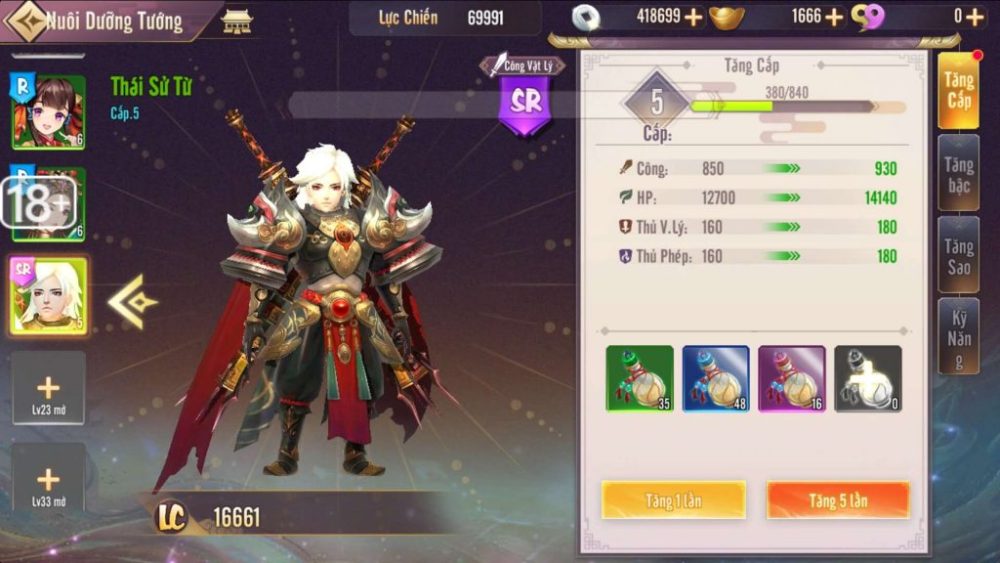Open the pagoda building icon
Screen dimensions: 1000x563
pyautogui.click(x=237, y=21)
